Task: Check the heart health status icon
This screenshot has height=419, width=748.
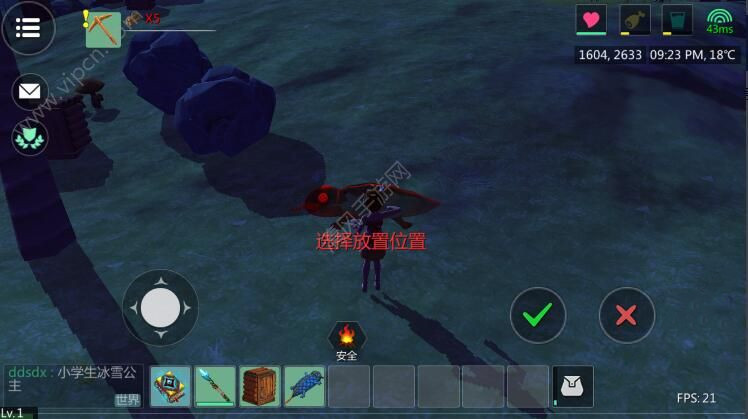Action: coord(591,20)
